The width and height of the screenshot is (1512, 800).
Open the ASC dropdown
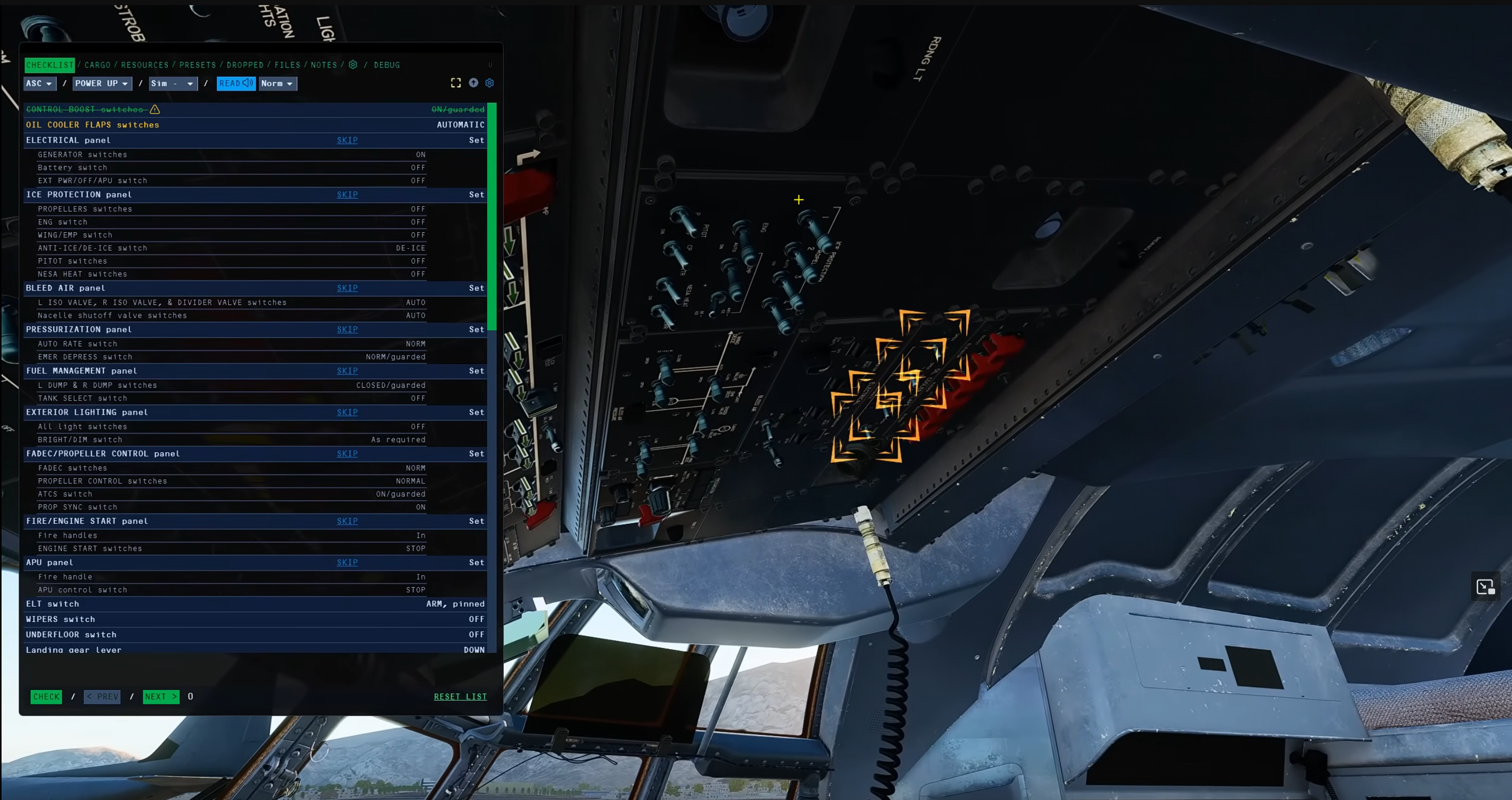tap(39, 83)
